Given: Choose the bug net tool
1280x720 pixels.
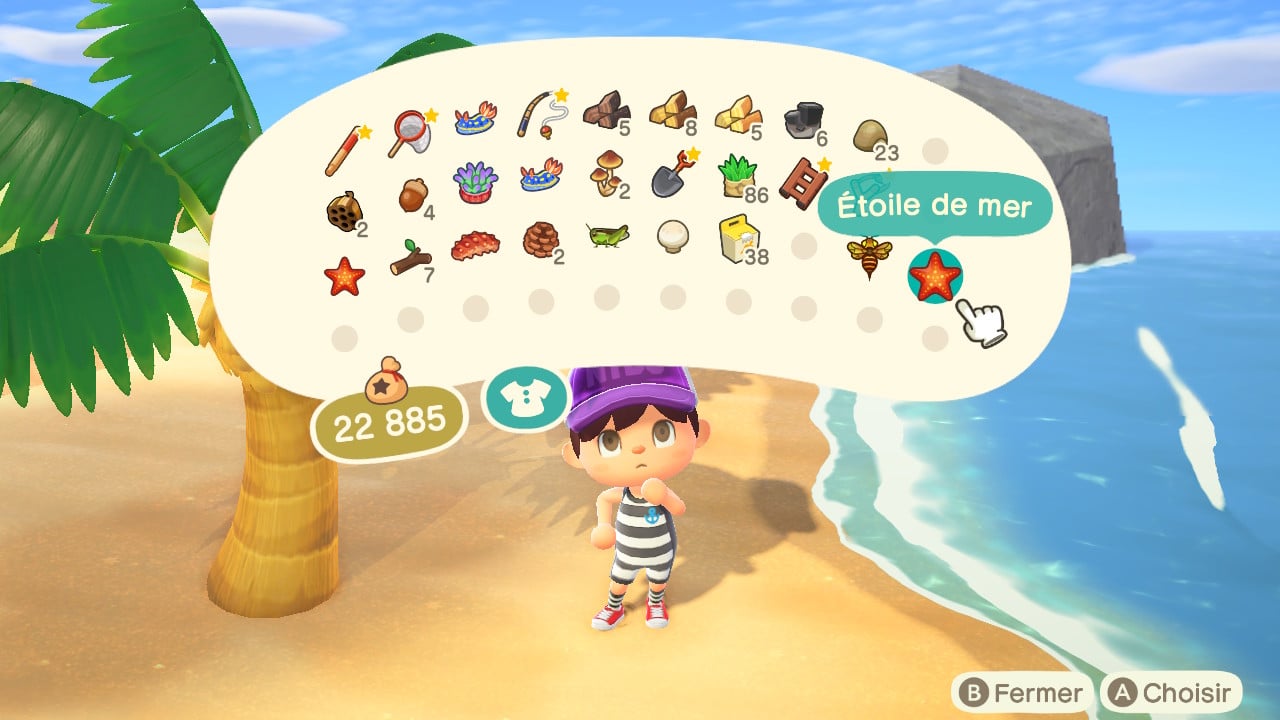Looking at the screenshot, I should coord(410,133).
